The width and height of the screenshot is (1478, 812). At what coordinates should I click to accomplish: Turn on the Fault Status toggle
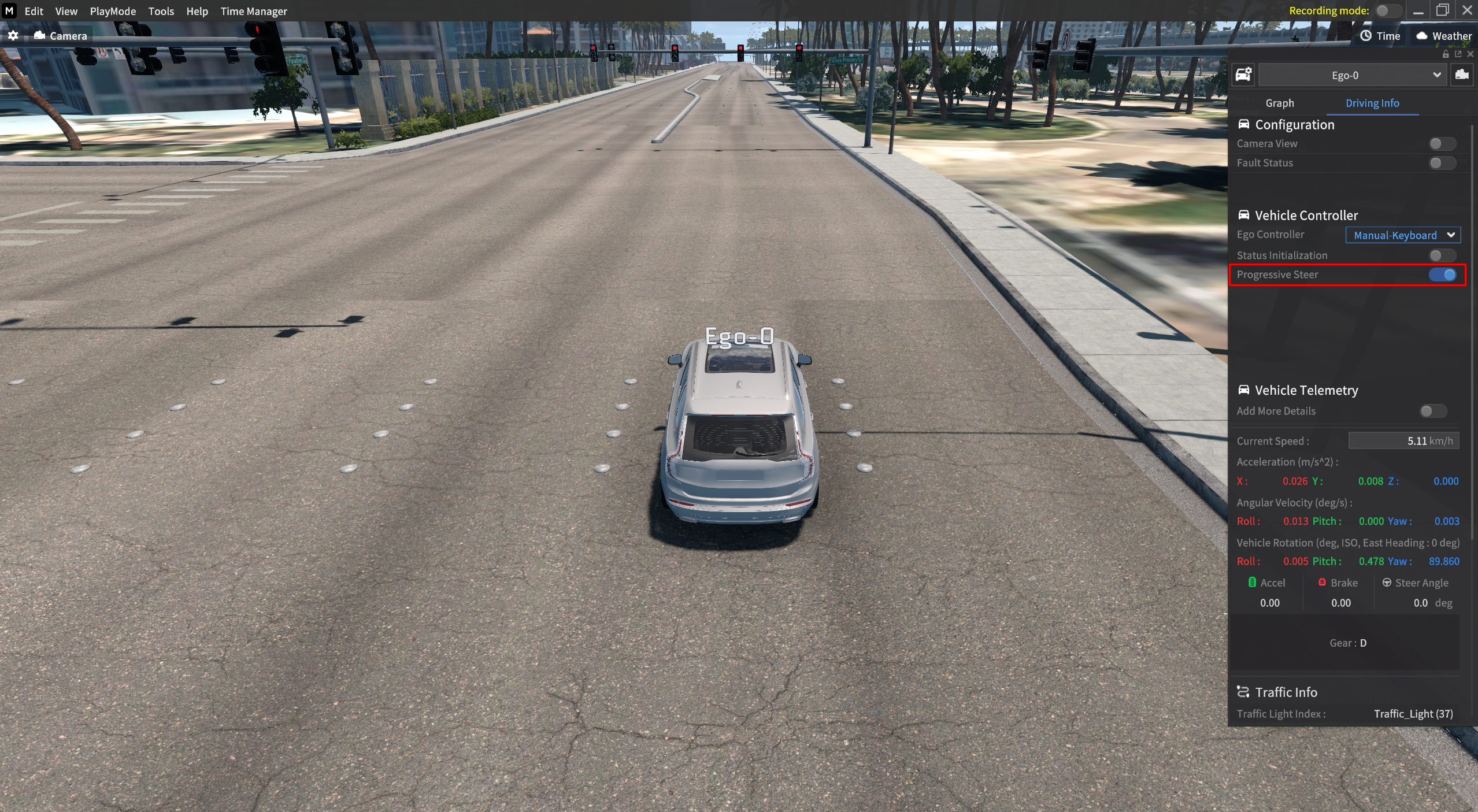tap(1441, 163)
